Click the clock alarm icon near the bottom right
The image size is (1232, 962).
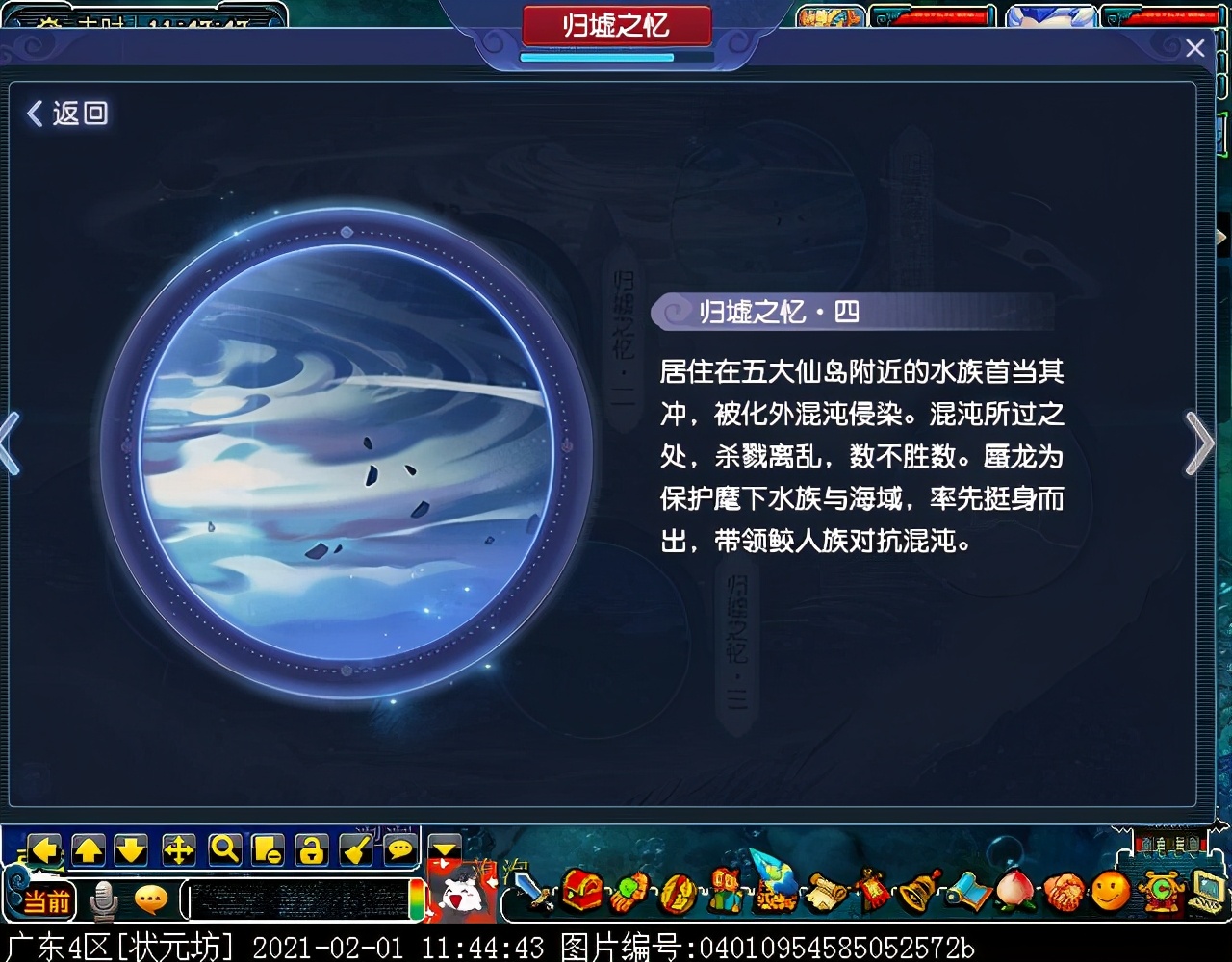[1160, 891]
